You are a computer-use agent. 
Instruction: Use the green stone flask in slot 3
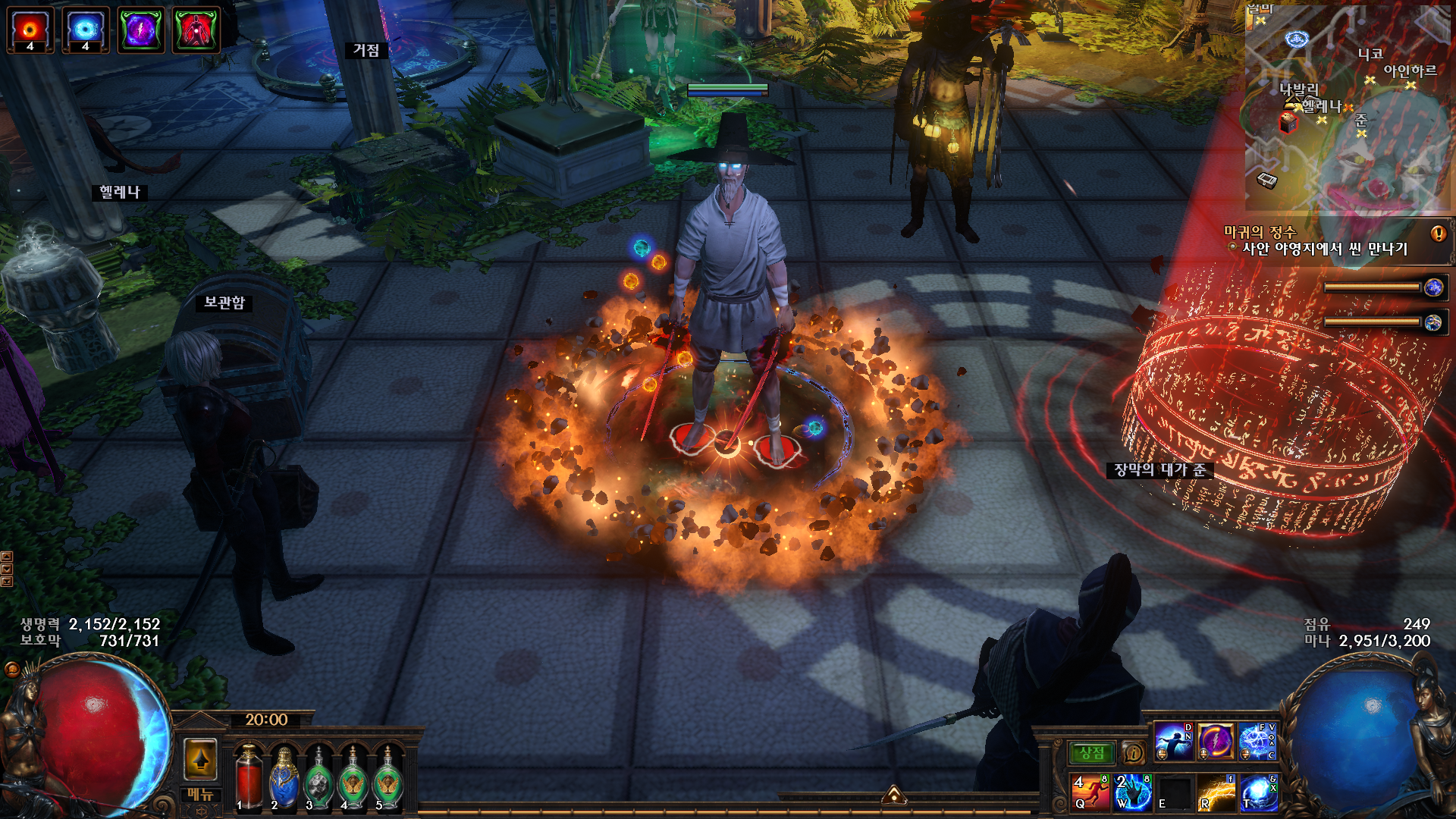(x=318, y=780)
